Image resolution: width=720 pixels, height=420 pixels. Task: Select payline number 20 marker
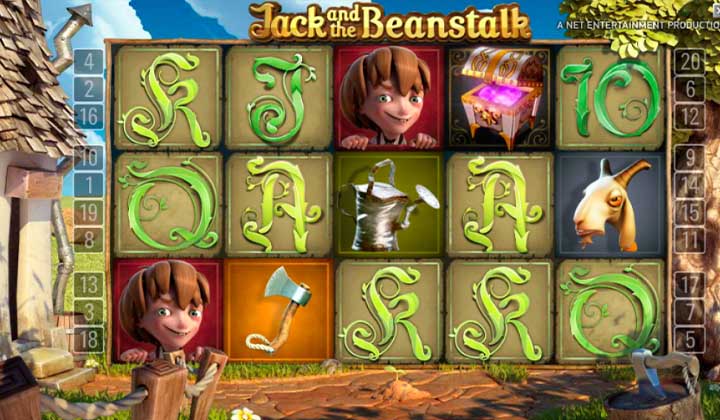pos(689,62)
